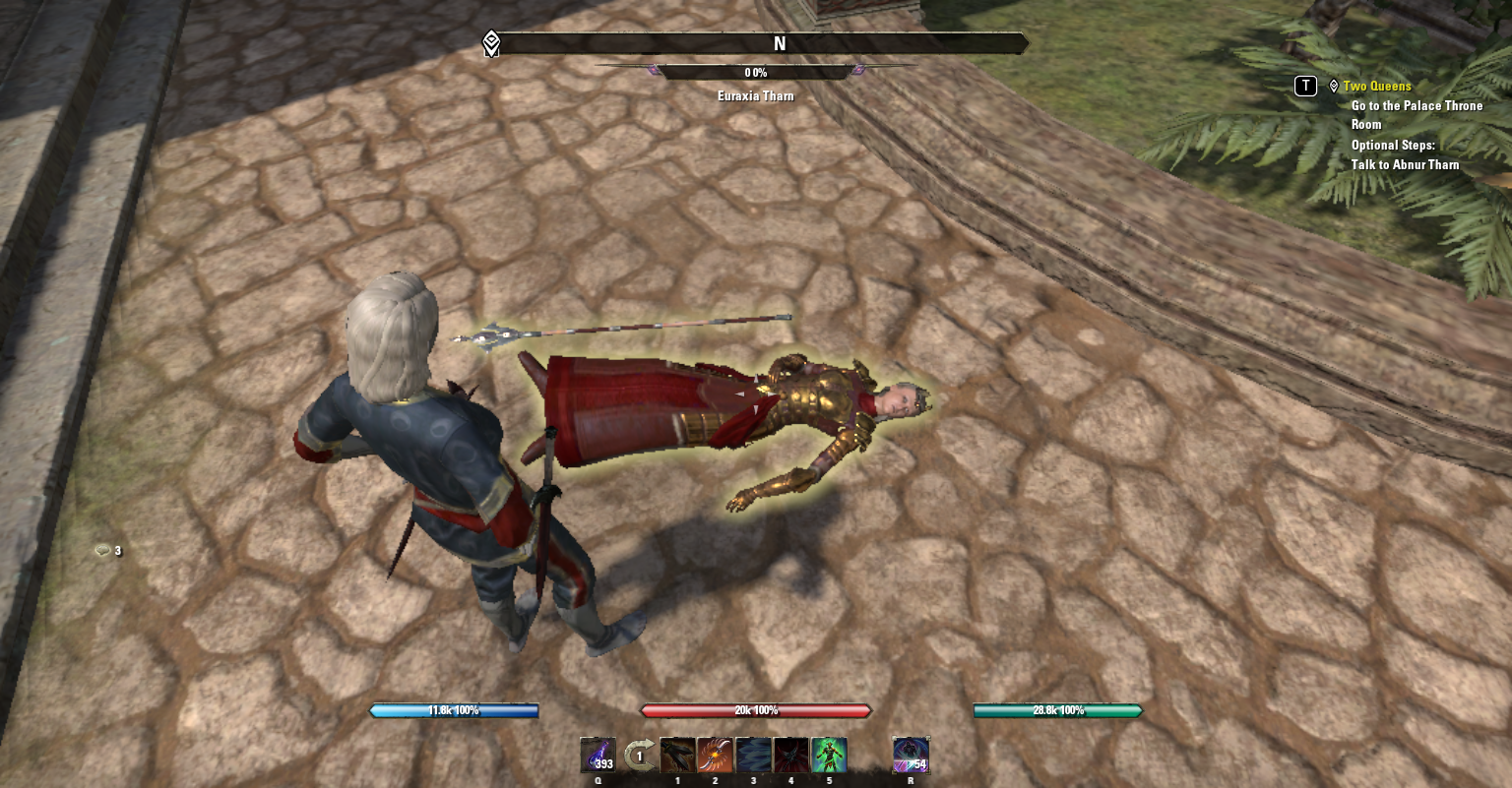Click the quest marker on the compass
Screen dimensions: 1512x788
click(x=491, y=43)
